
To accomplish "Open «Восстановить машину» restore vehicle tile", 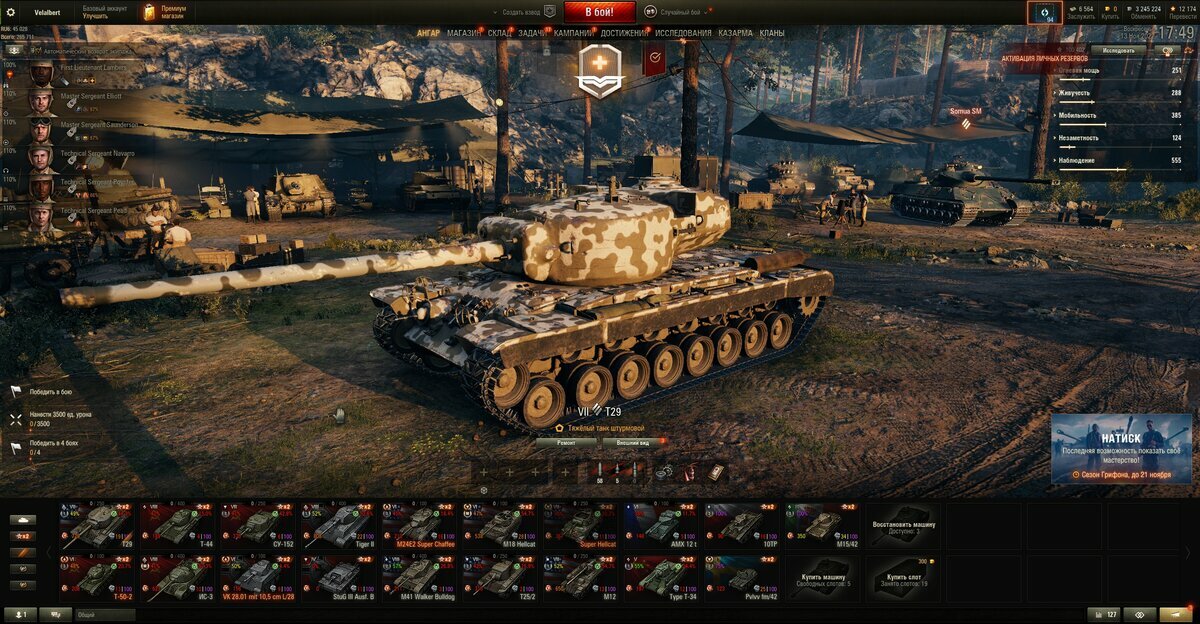I will pyautogui.click(x=902, y=525).
